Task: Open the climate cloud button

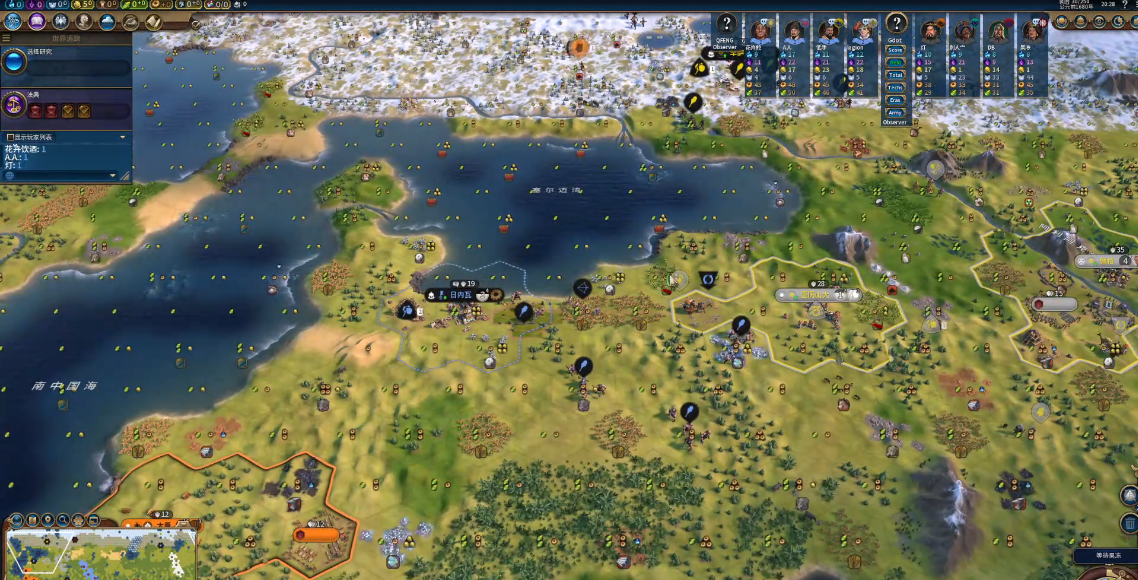Action: pyautogui.click(x=107, y=21)
